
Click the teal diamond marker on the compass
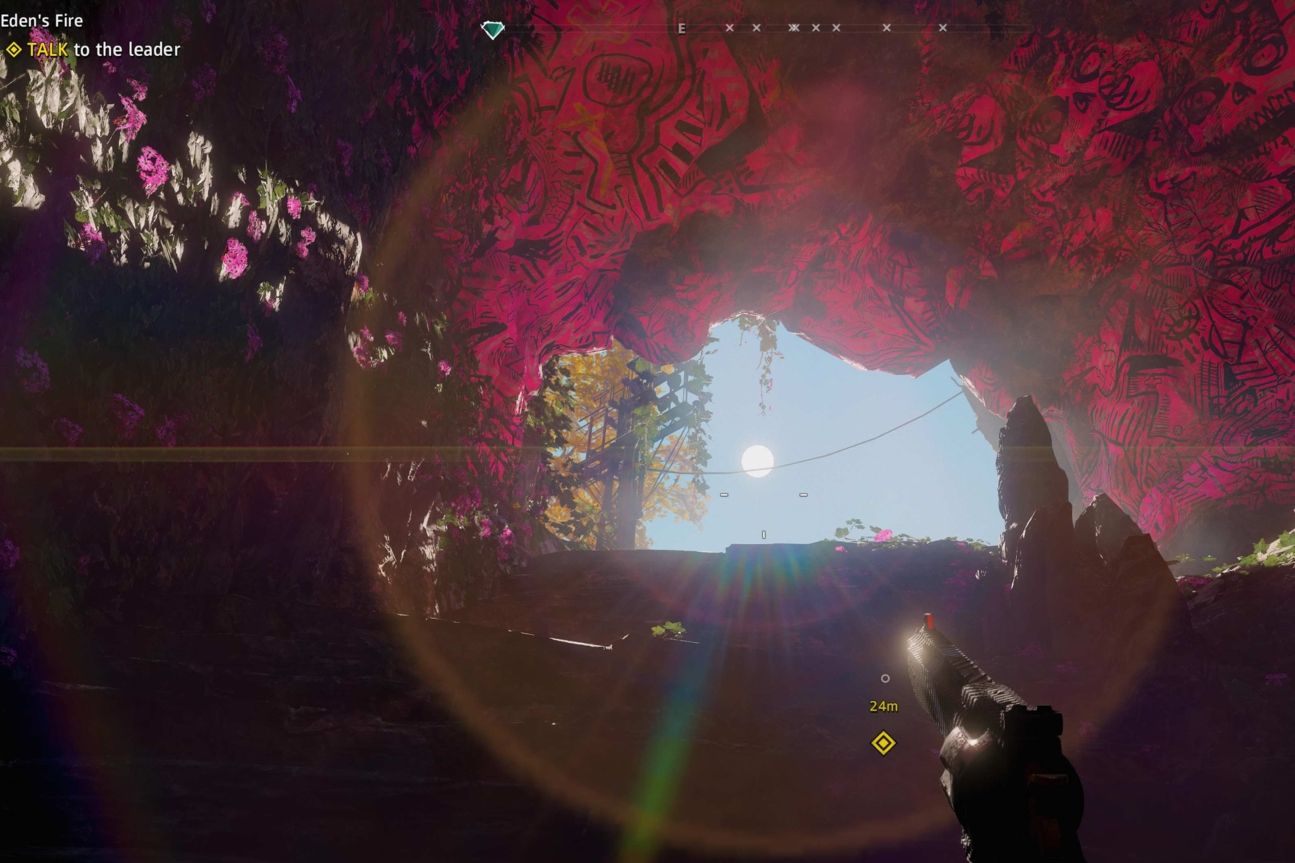(x=491, y=29)
